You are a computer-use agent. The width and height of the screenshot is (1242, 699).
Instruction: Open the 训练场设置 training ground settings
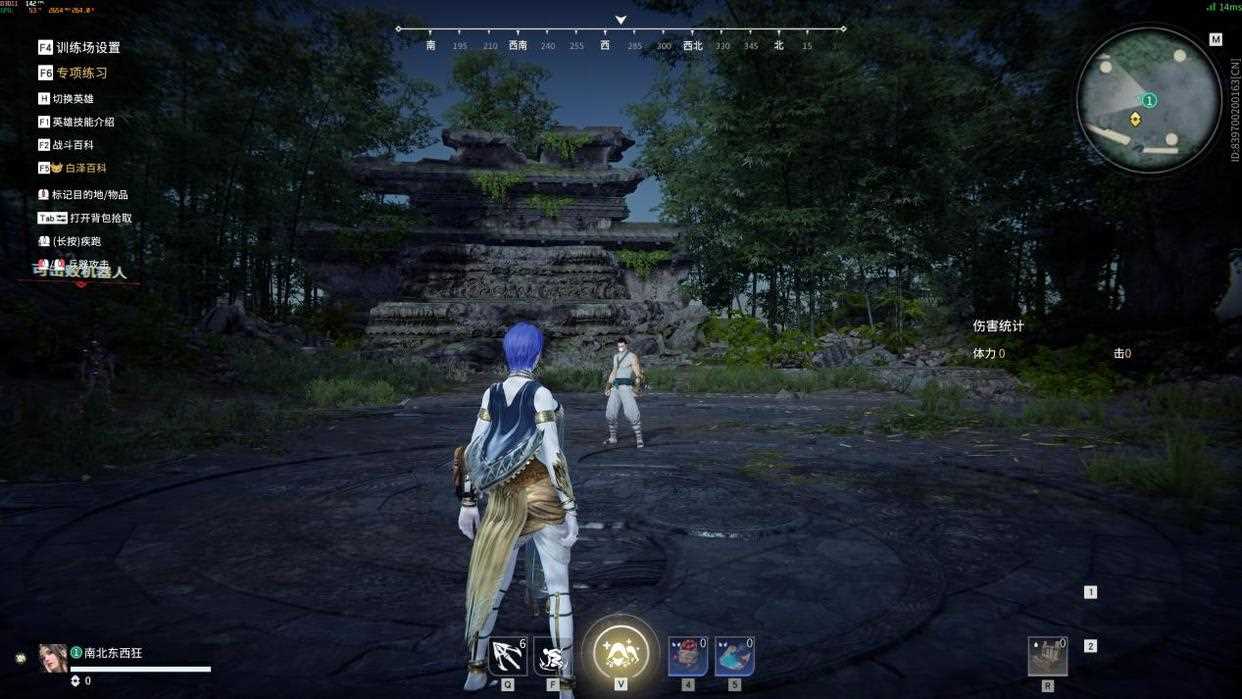(x=87, y=47)
